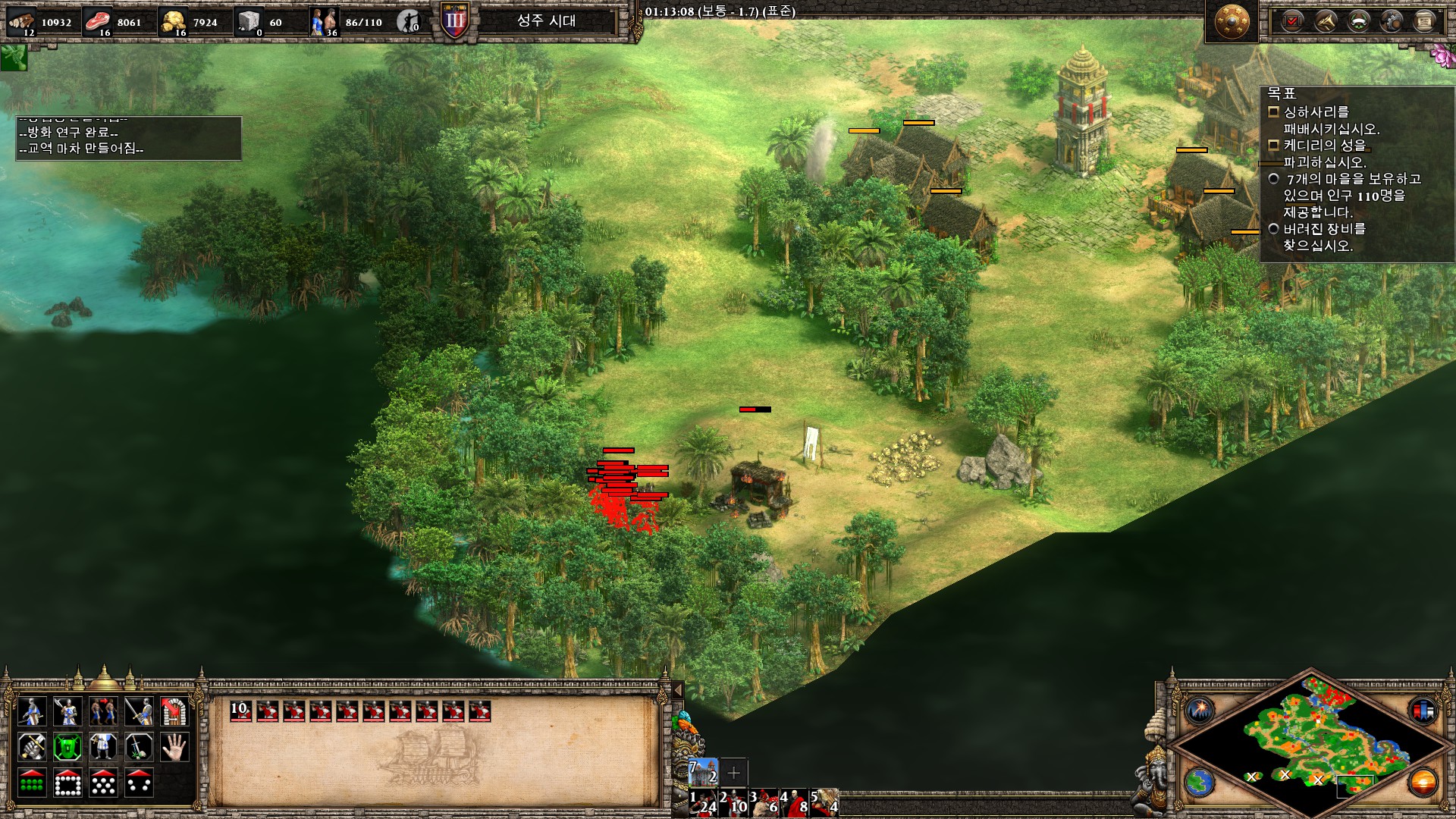The image size is (1456, 819).
Task: Choose the green line formation icon
Action: pyautogui.click(x=32, y=783)
